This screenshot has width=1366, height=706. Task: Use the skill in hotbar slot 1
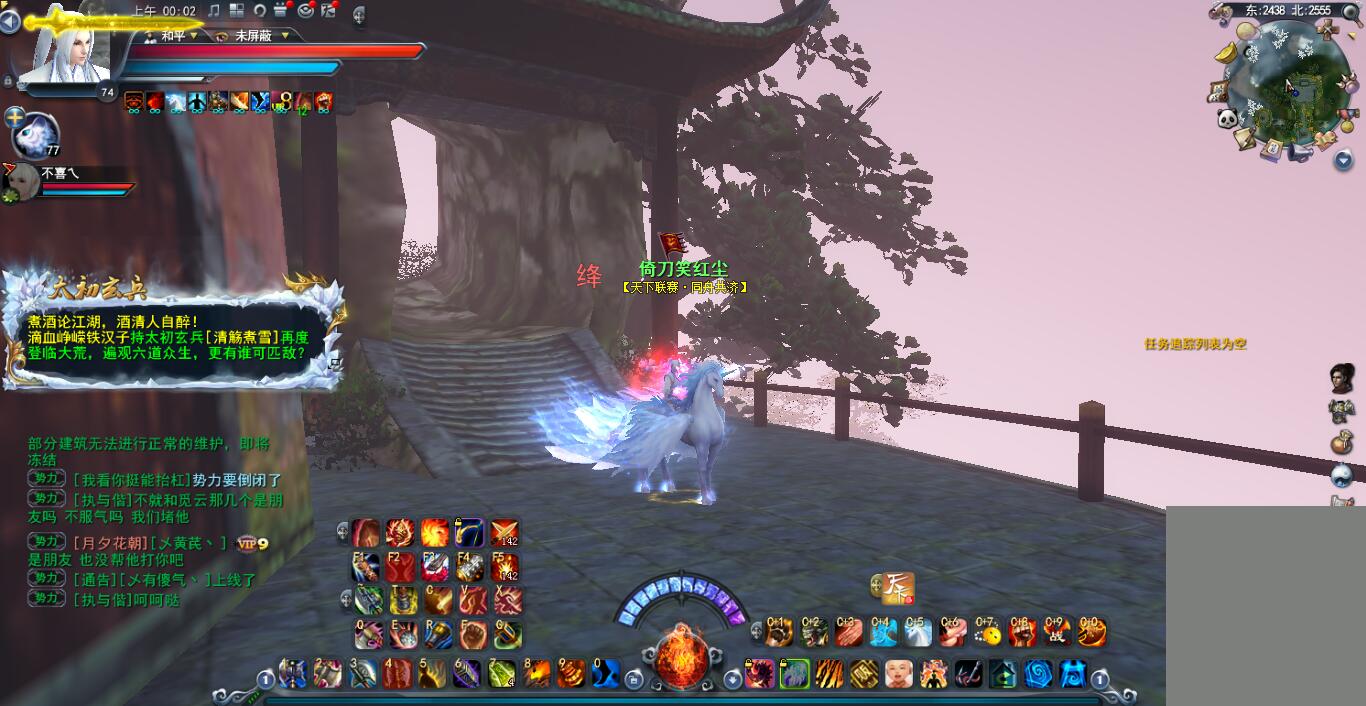click(x=293, y=673)
